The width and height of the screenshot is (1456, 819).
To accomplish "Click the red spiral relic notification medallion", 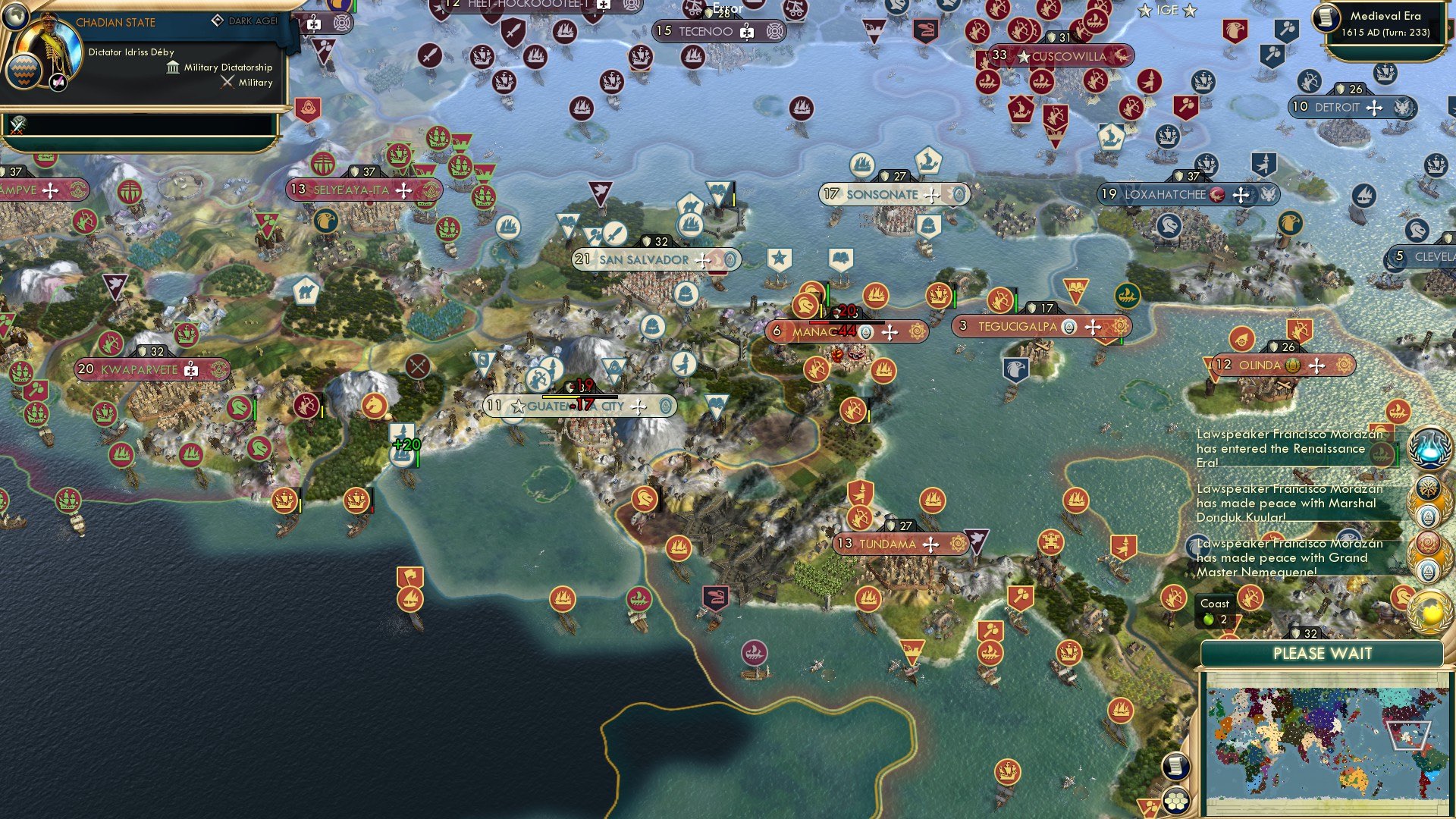I will [x=1429, y=543].
